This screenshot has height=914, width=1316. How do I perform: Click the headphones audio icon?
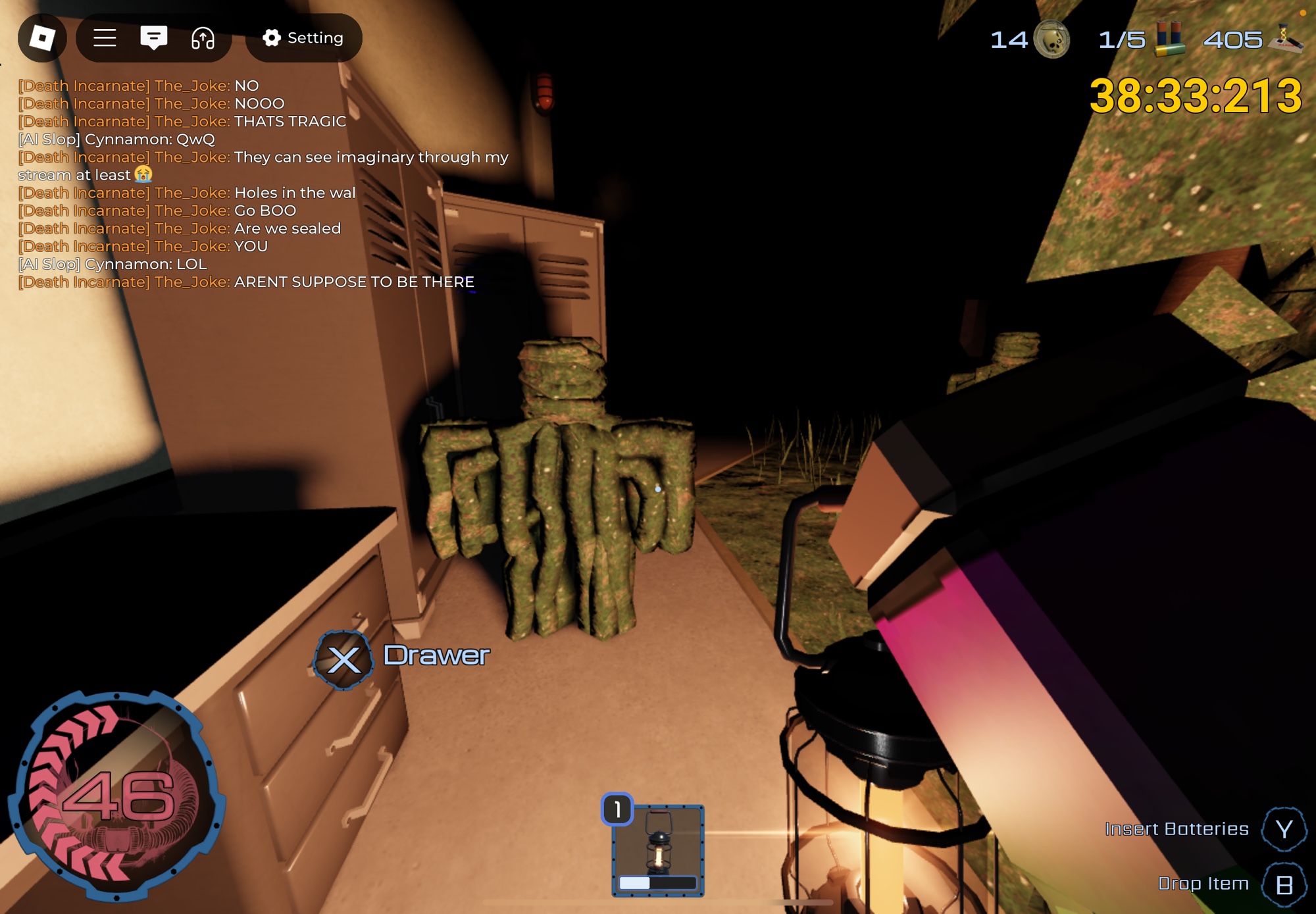pyautogui.click(x=203, y=38)
